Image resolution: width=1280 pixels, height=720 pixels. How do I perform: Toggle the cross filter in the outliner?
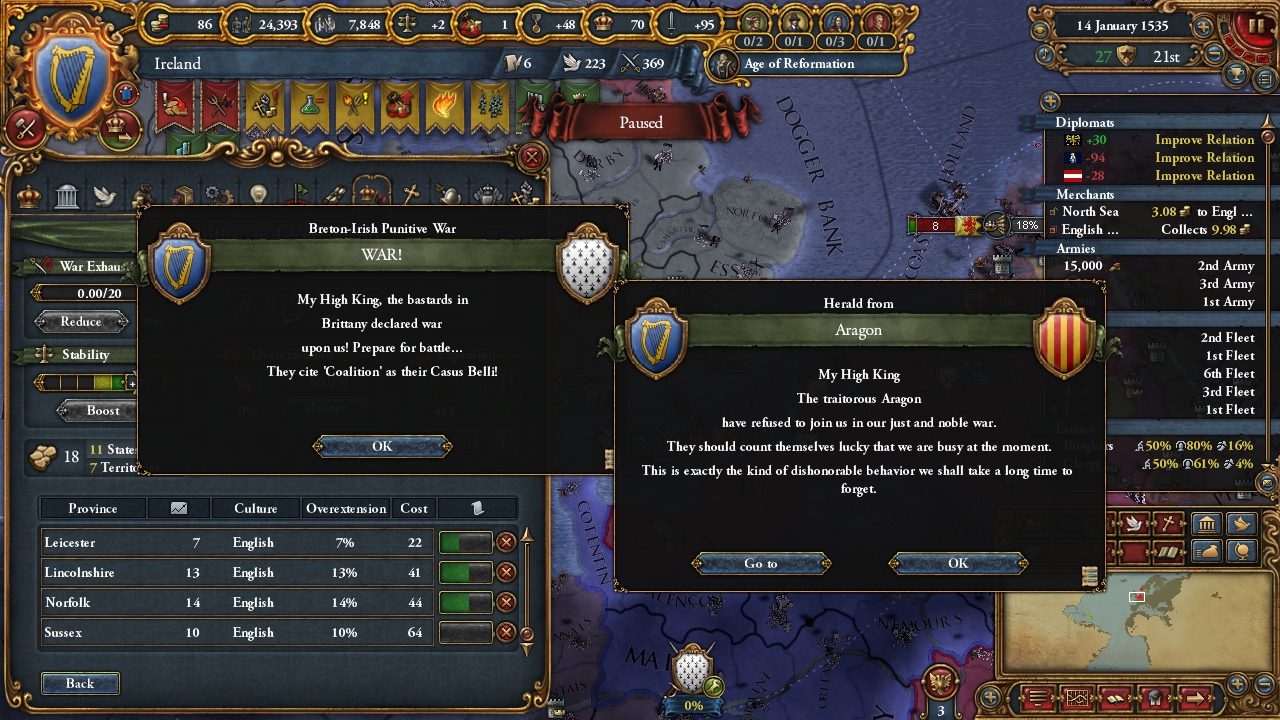[1167, 523]
